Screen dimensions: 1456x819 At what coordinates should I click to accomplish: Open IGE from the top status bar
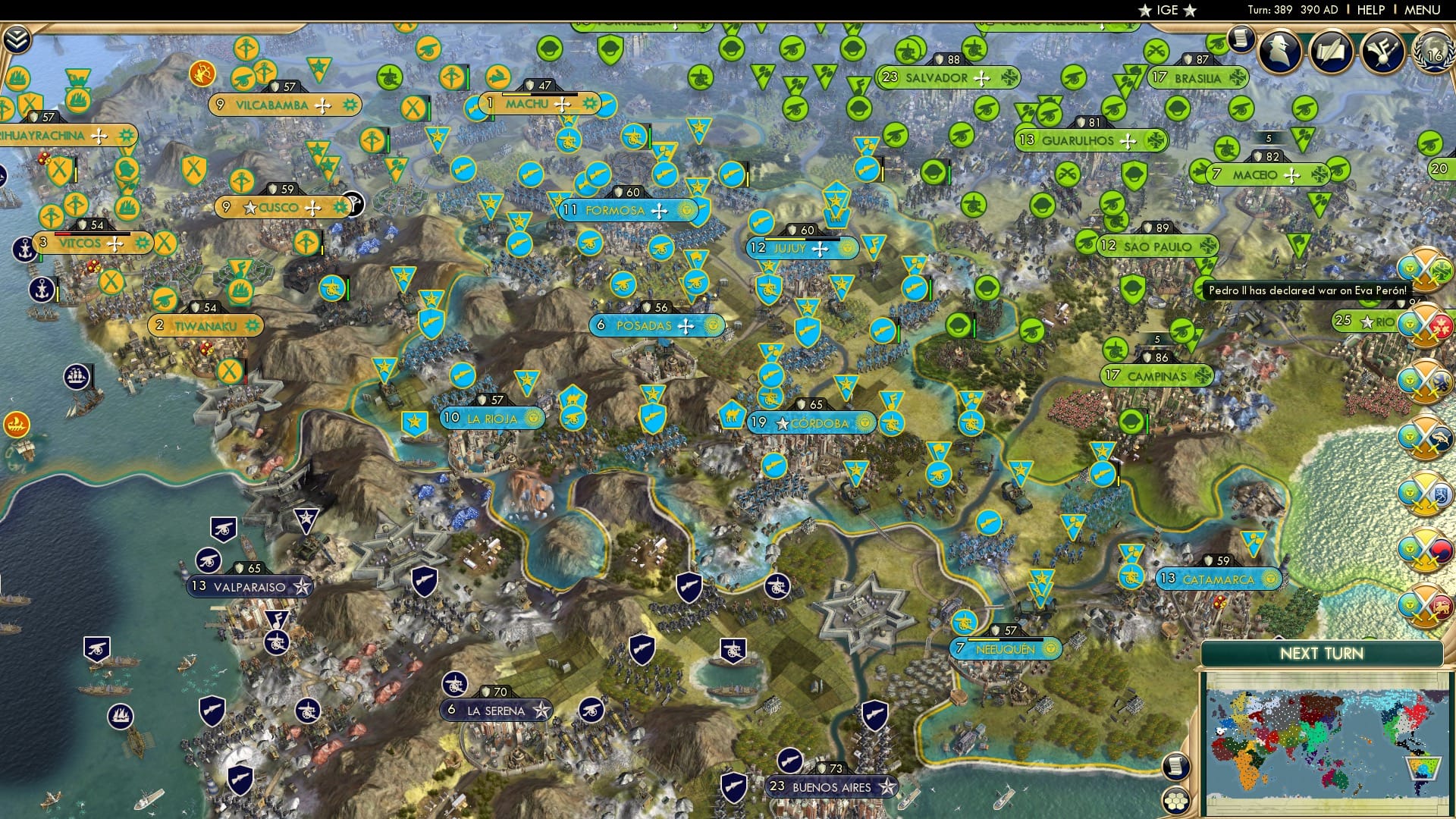pyautogui.click(x=1168, y=10)
